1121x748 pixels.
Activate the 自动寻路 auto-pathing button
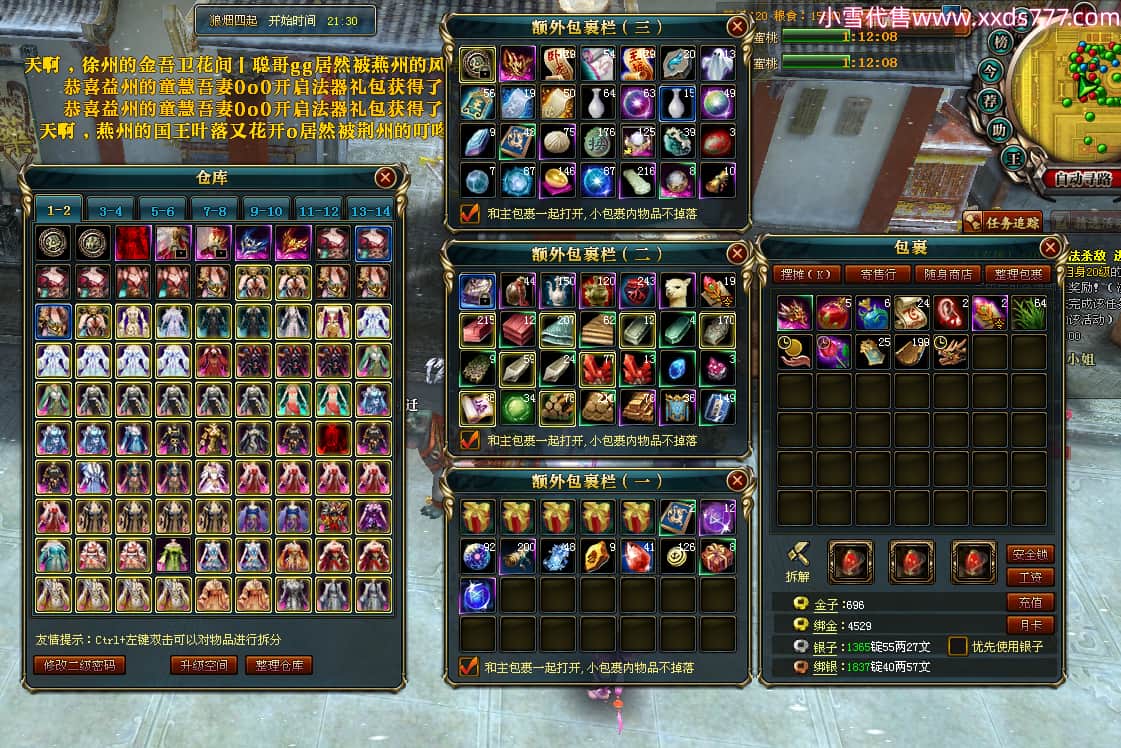(1082, 180)
